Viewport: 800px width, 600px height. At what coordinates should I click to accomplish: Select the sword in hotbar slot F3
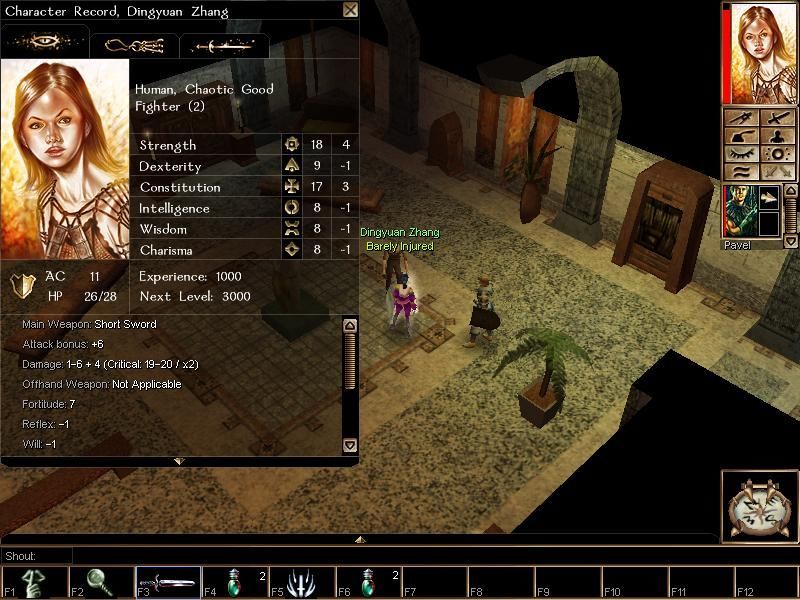pyautogui.click(x=167, y=583)
